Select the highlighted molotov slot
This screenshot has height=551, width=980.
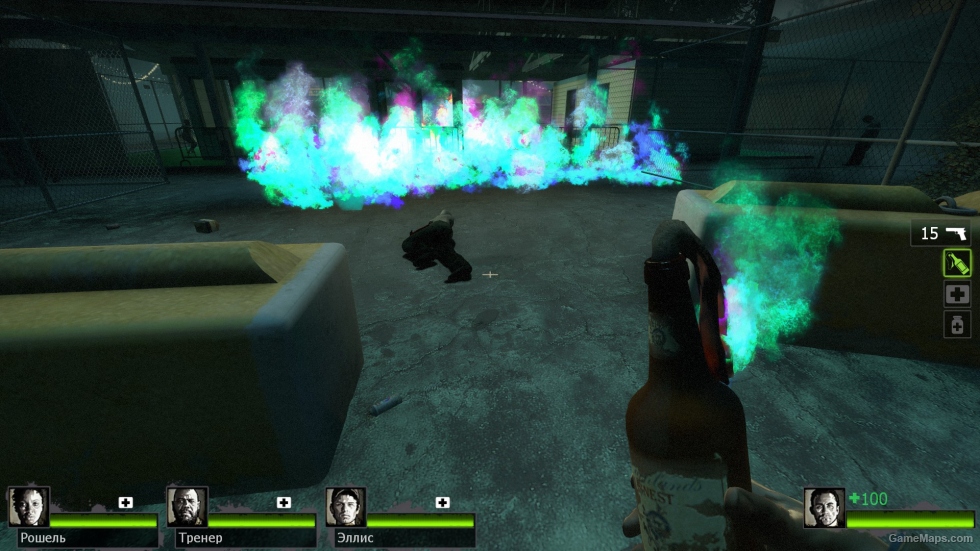pos(957,263)
